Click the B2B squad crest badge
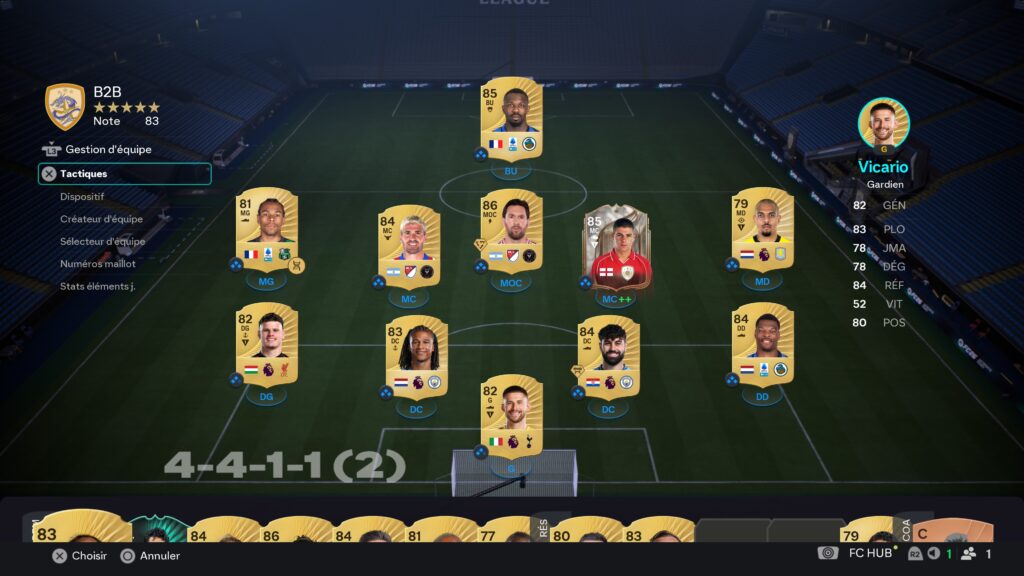This screenshot has width=1024, height=576. click(65, 107)
